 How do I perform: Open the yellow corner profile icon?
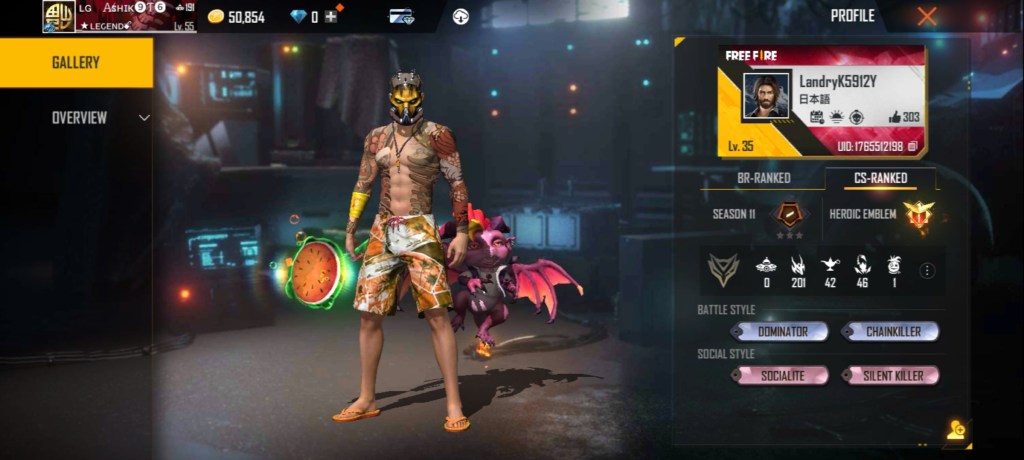coord(955,430)
